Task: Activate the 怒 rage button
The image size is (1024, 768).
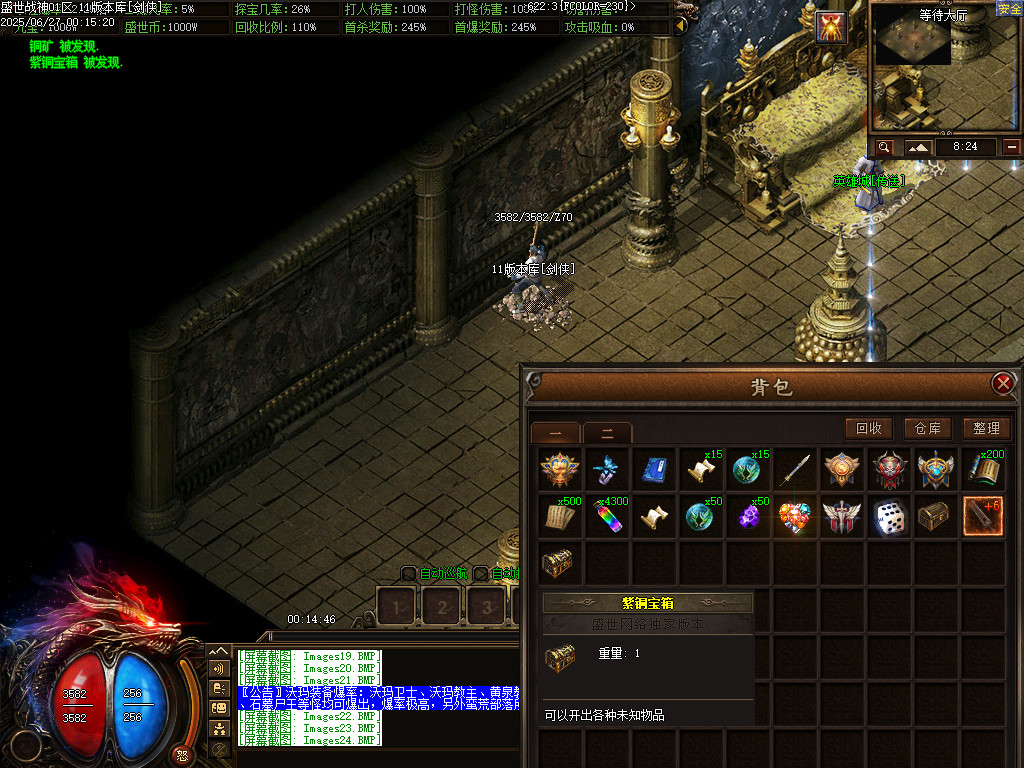Action: (182, 755)
